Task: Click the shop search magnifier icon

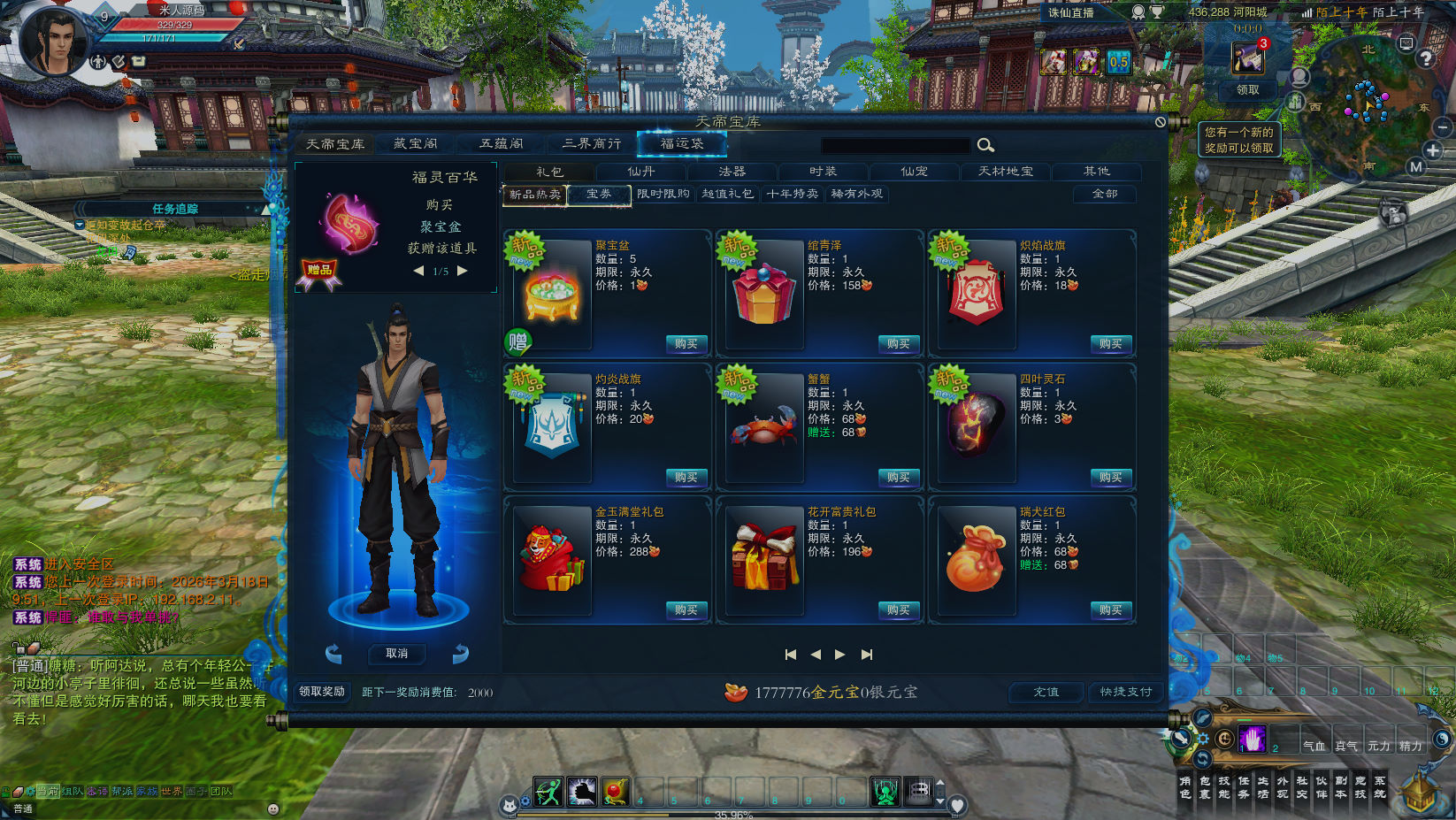Action: tap(985, 145)
